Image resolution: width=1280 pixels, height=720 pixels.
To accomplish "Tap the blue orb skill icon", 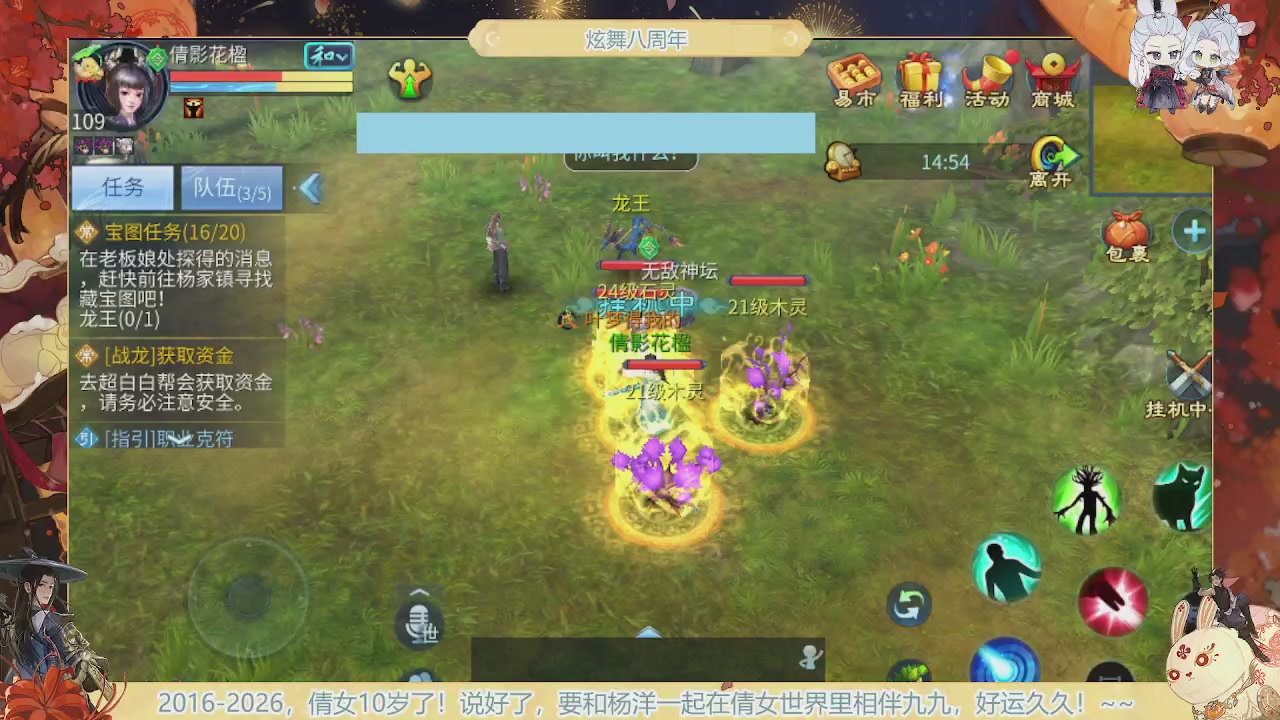I will click(x=1007, y=663).
